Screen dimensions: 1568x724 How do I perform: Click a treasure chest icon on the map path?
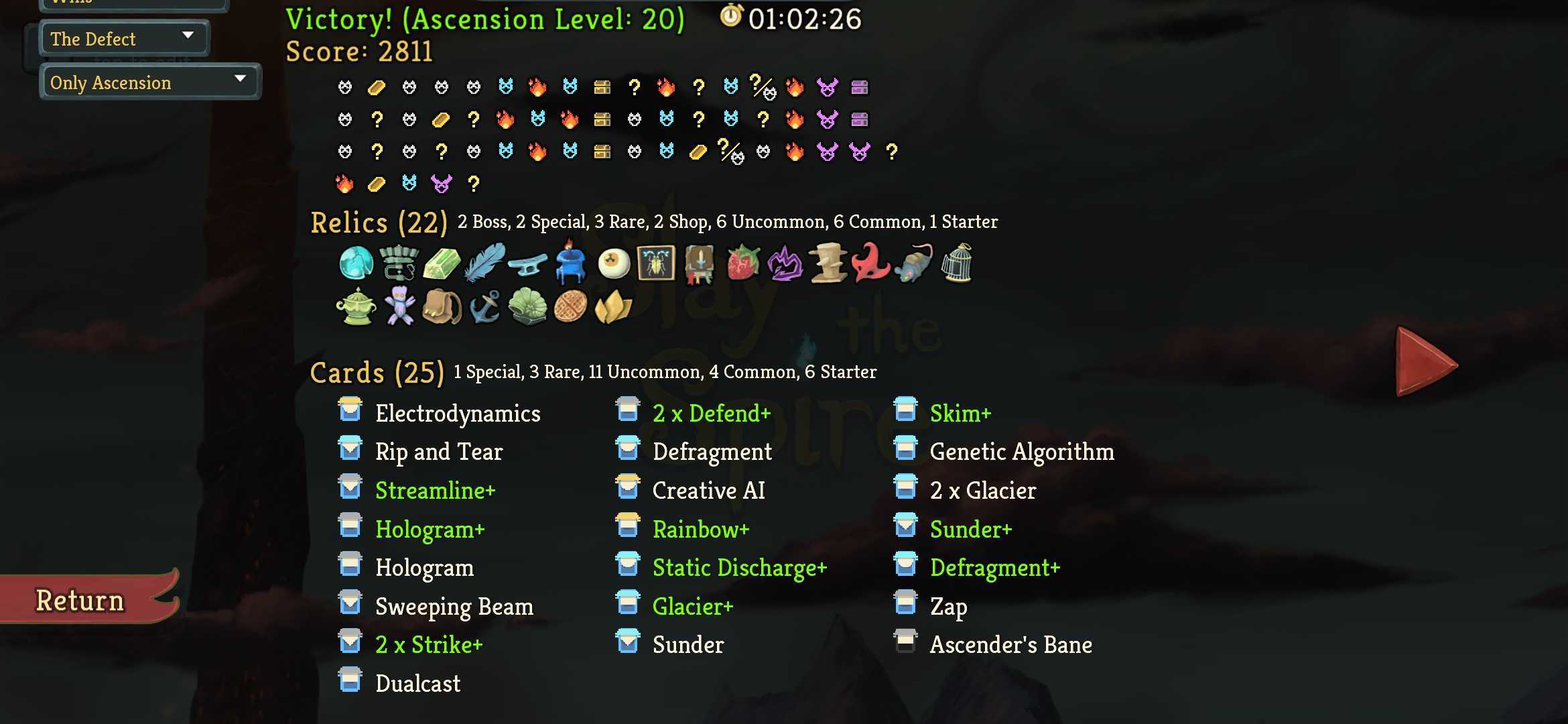(x=601, y=87)
